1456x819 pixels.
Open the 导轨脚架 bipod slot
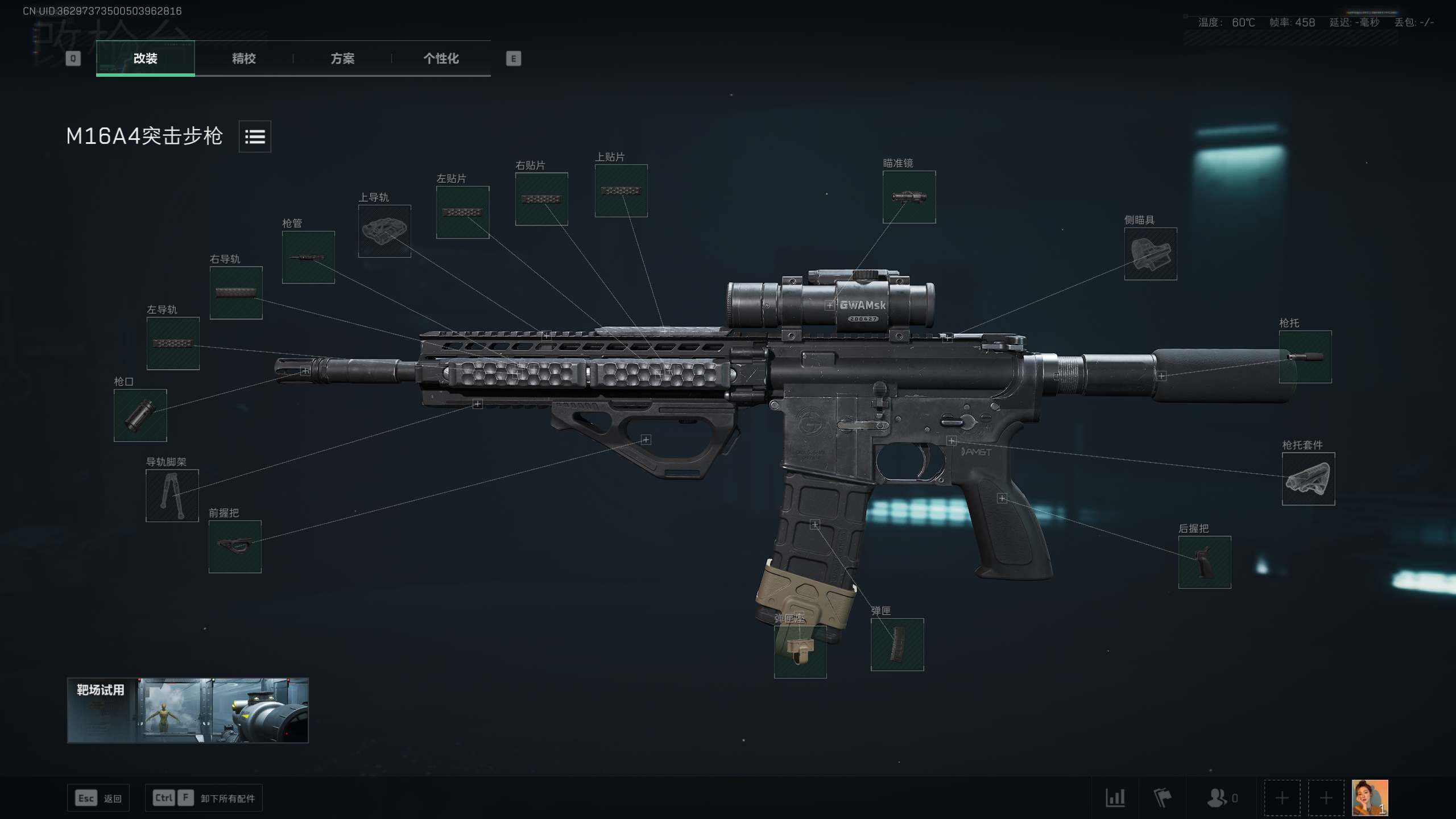(x=172, y=495)
